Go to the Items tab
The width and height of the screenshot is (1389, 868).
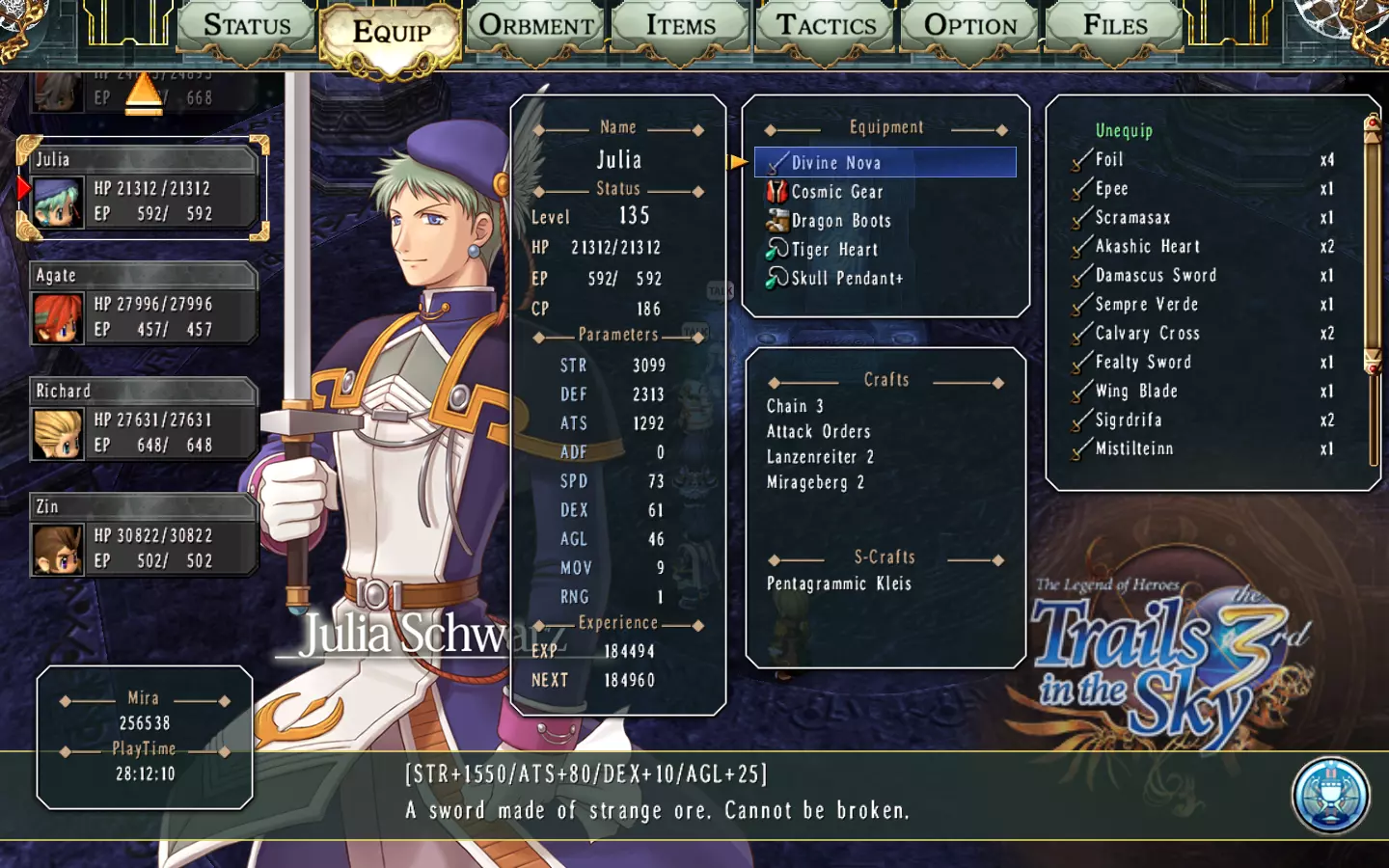[681, 27]
